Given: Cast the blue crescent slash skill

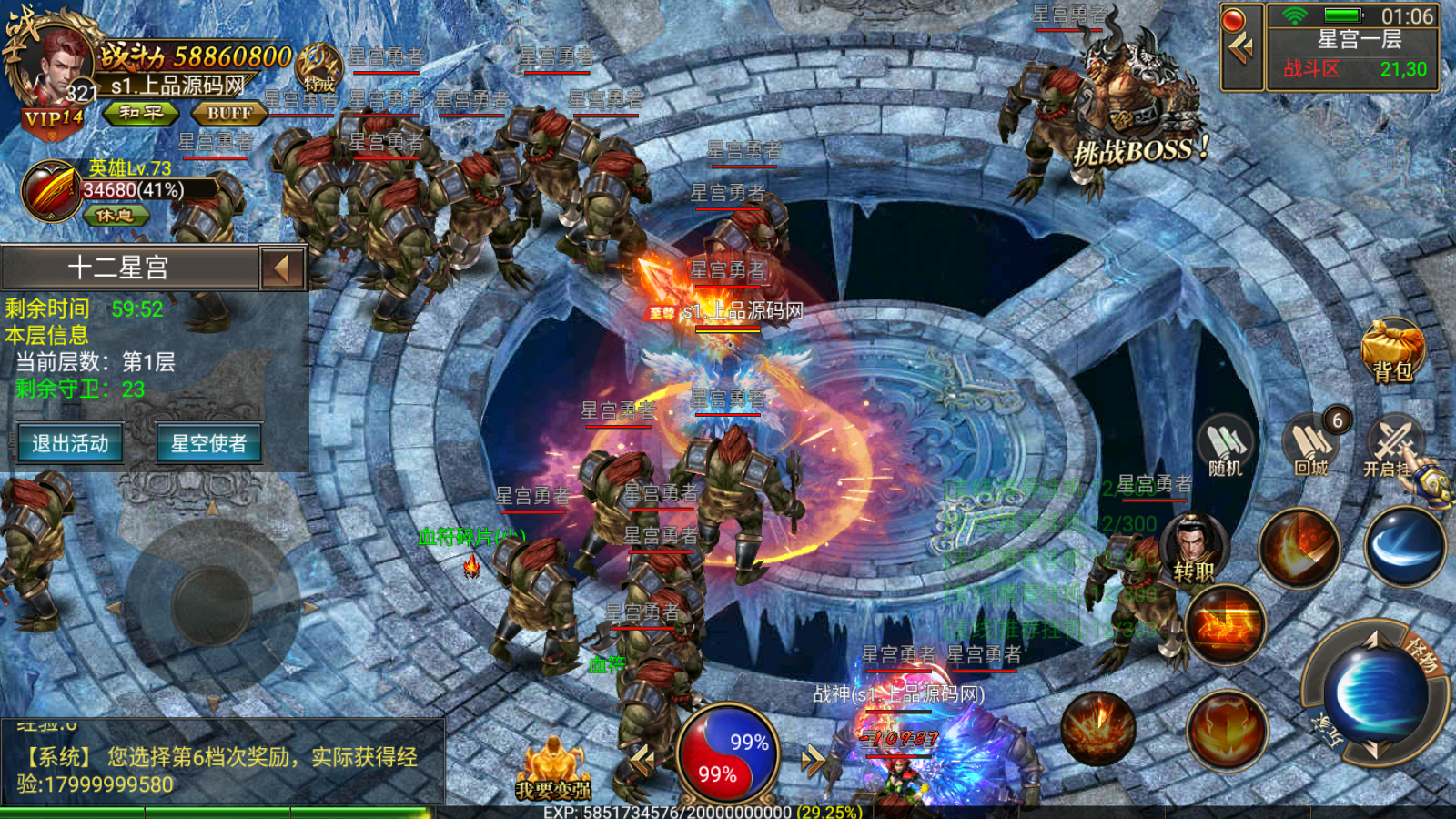Looking at the screenshot, I should click(x=1404, y=546).
